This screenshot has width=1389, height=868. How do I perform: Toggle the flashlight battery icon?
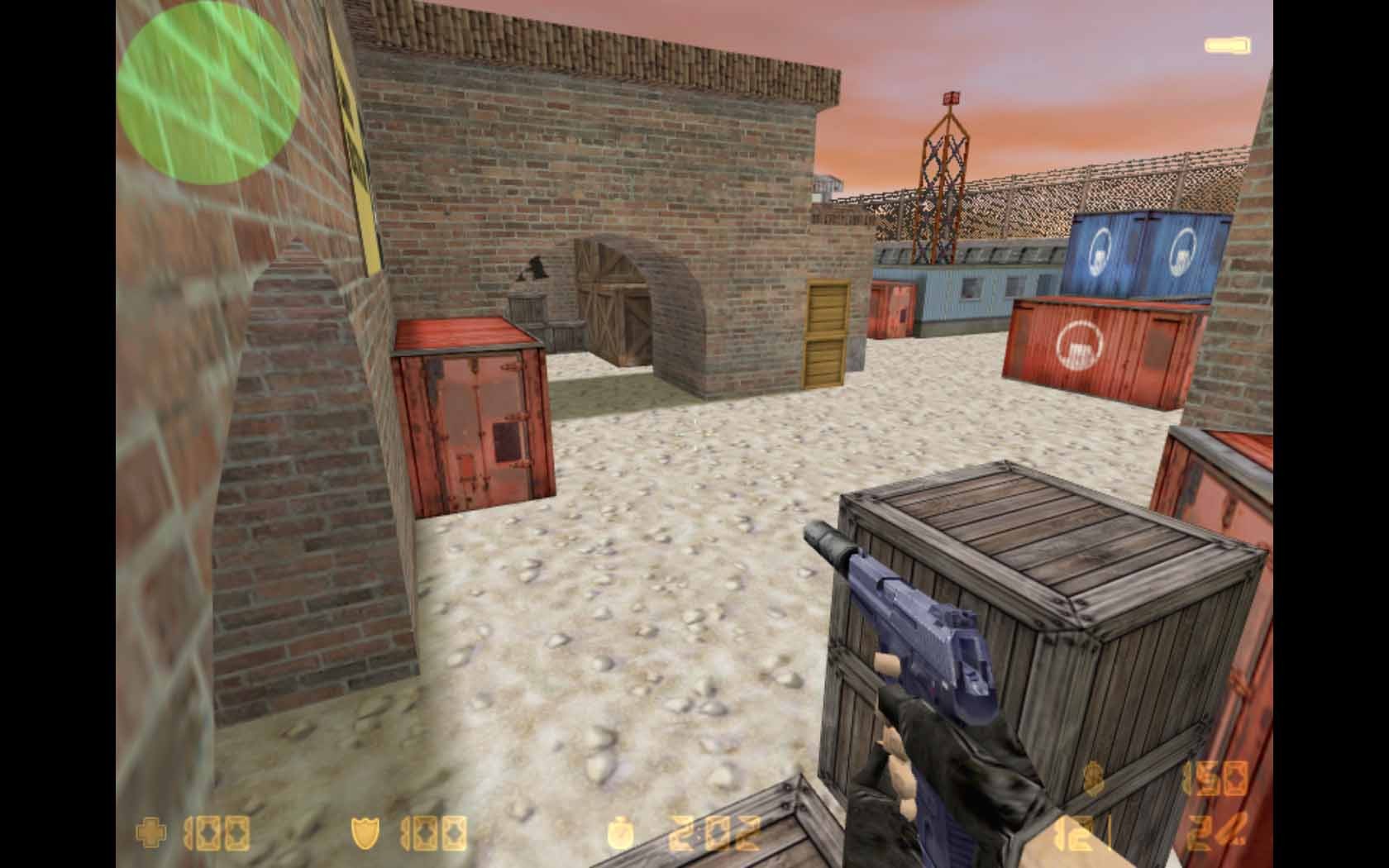click(1227, 45)
